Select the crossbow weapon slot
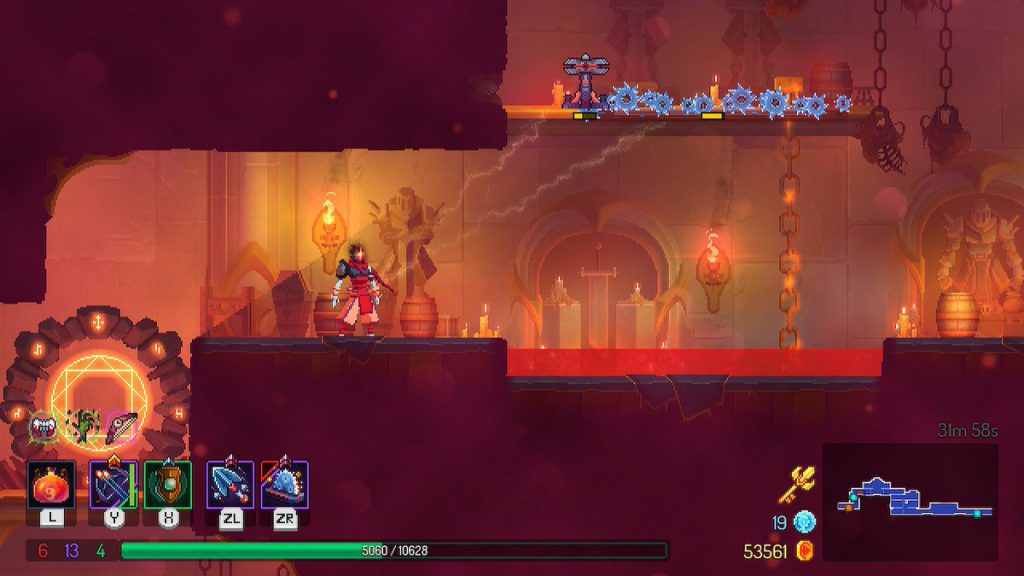This screenshot has width=1024, height=576. [112, 484]
